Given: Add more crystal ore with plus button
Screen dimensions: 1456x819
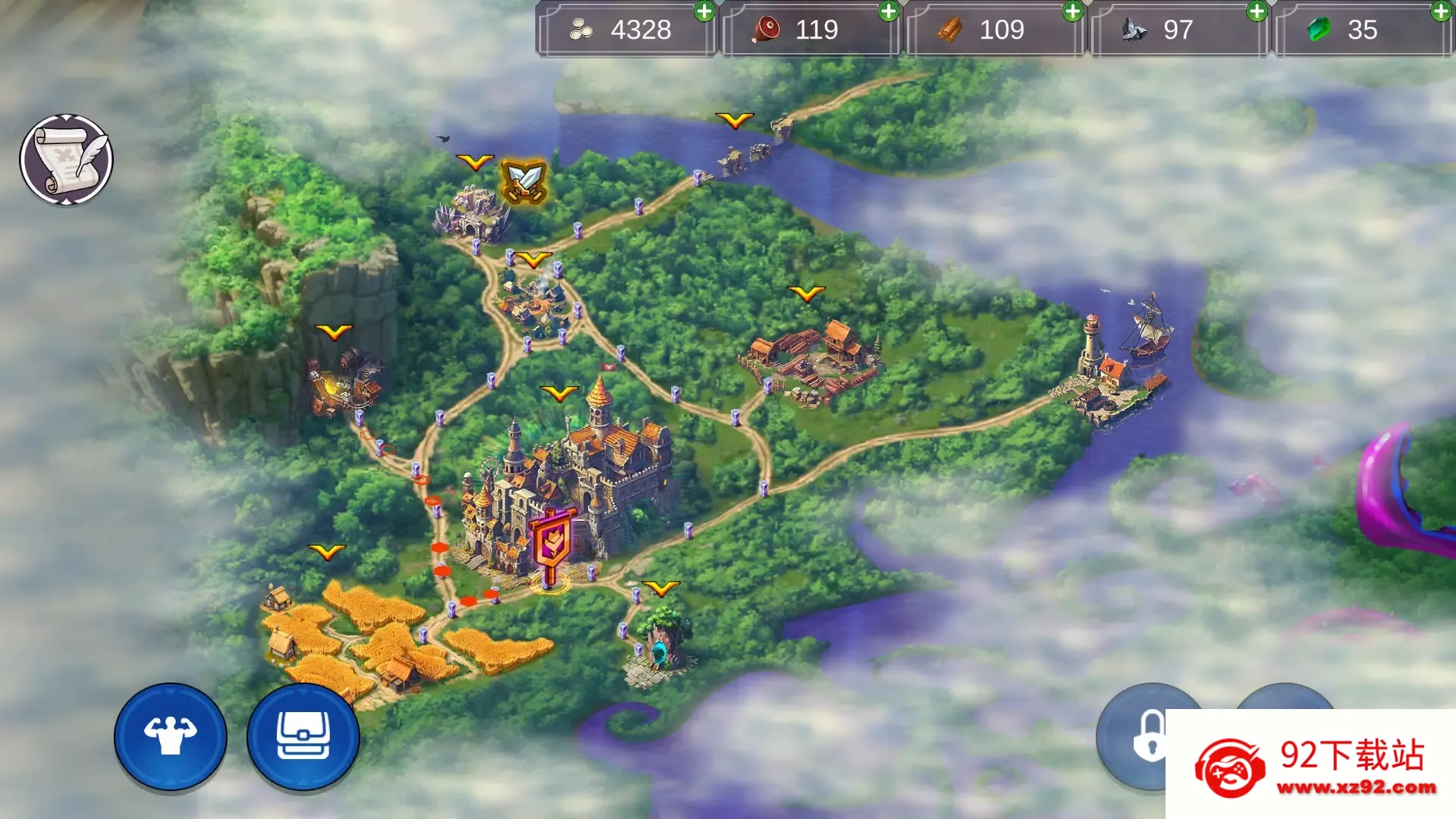Looking at the screenshot, I should point(1257,11).
